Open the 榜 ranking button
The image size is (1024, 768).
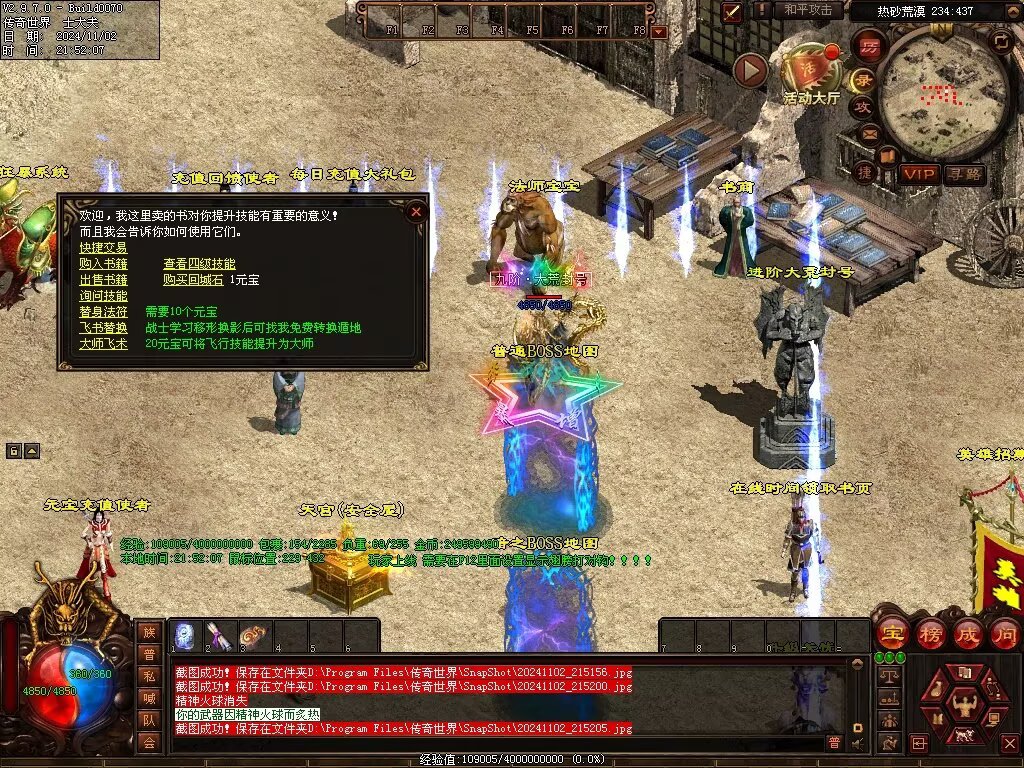[929, 634]
